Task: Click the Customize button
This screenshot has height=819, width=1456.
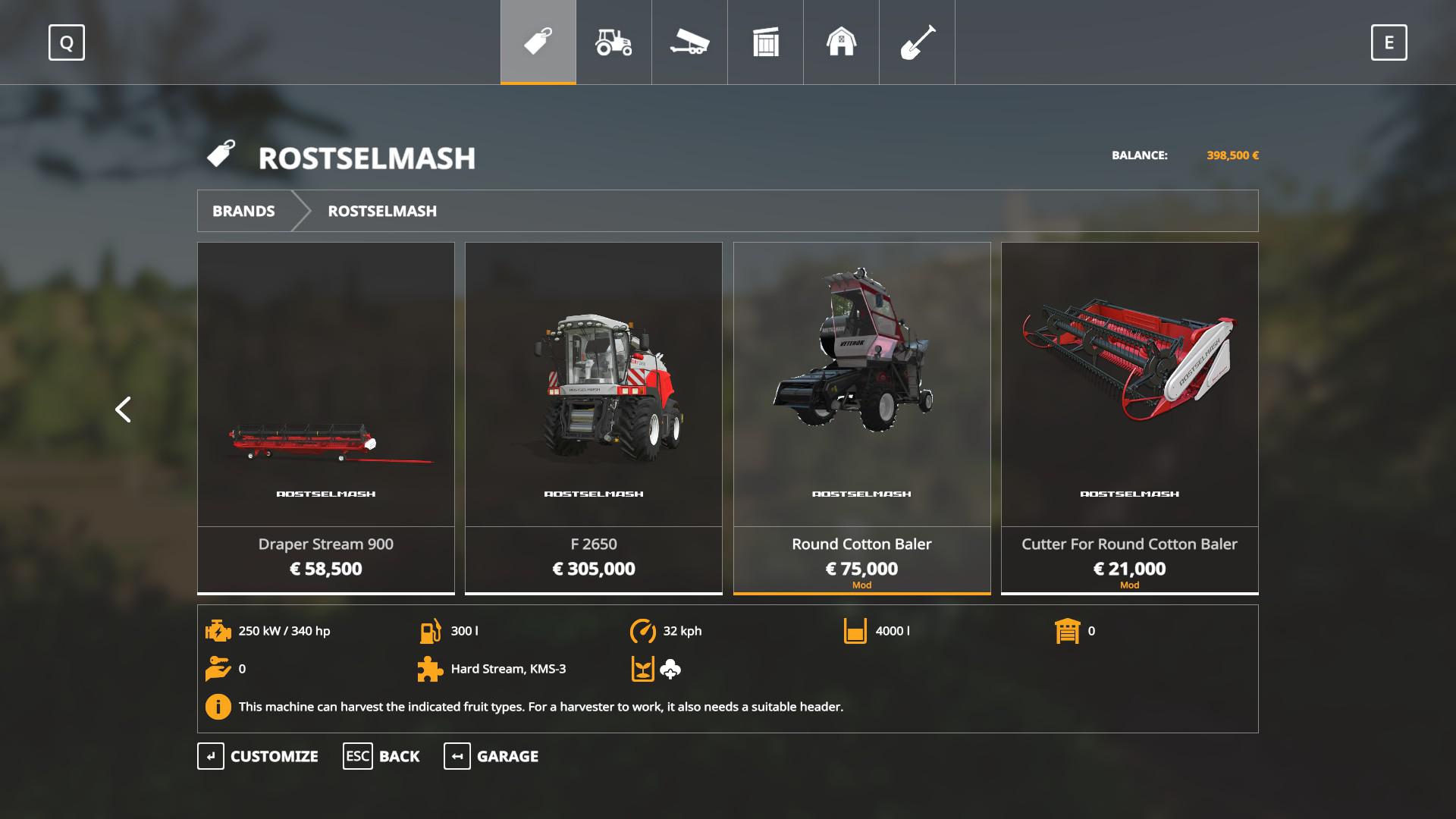Action: (258, 756)
